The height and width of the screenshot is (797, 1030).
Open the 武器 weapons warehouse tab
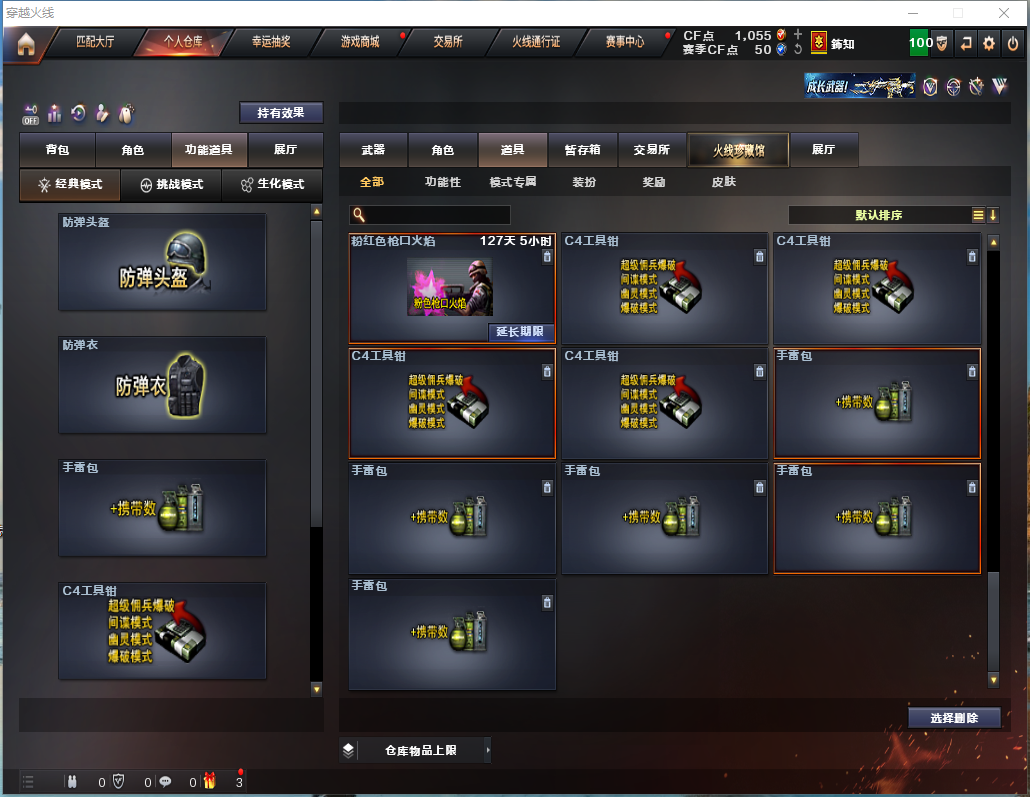point(373,150)
